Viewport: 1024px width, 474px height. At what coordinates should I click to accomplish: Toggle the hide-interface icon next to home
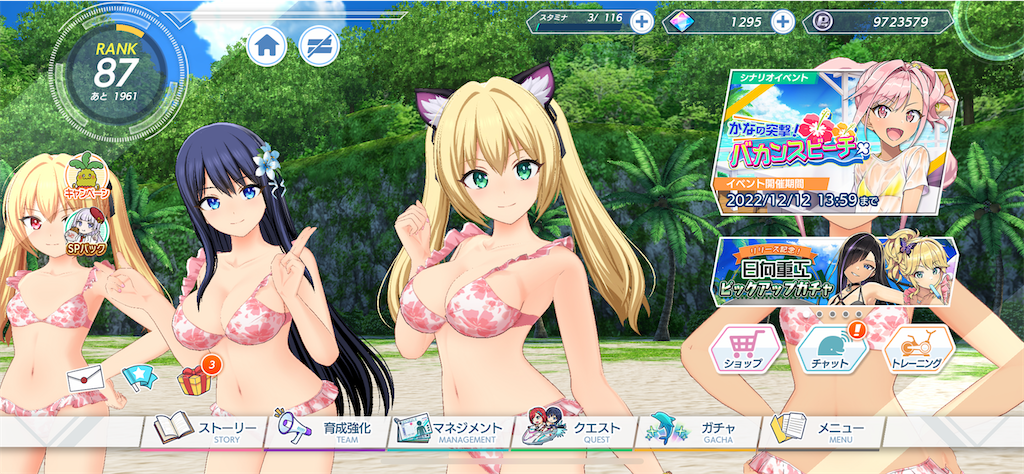coord(319,46)
